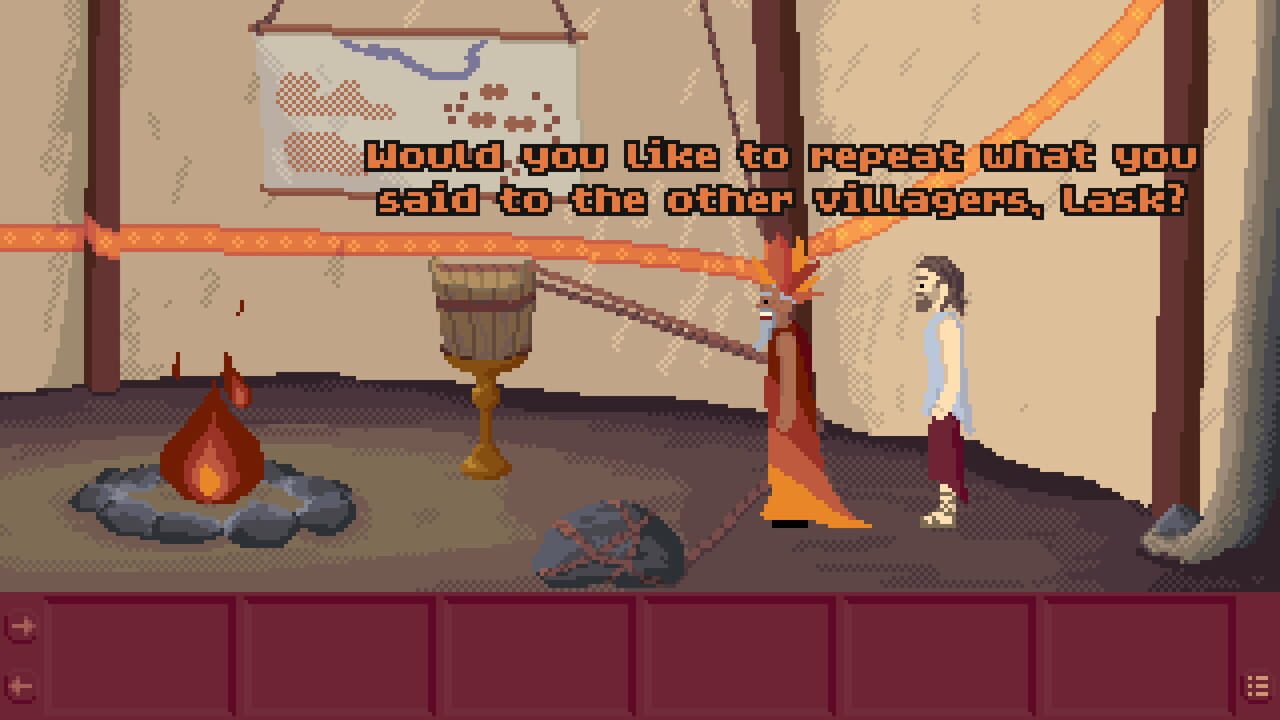This screenshot has height=720, width=1280.
Task: Open the game menu with the list icon
Action: coord(1257,684)
